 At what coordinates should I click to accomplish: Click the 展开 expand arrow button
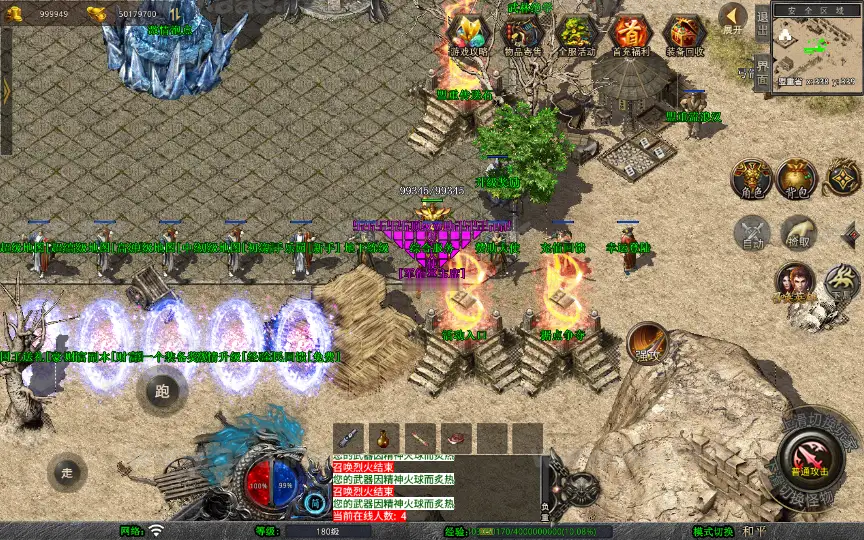pos(734,19)
